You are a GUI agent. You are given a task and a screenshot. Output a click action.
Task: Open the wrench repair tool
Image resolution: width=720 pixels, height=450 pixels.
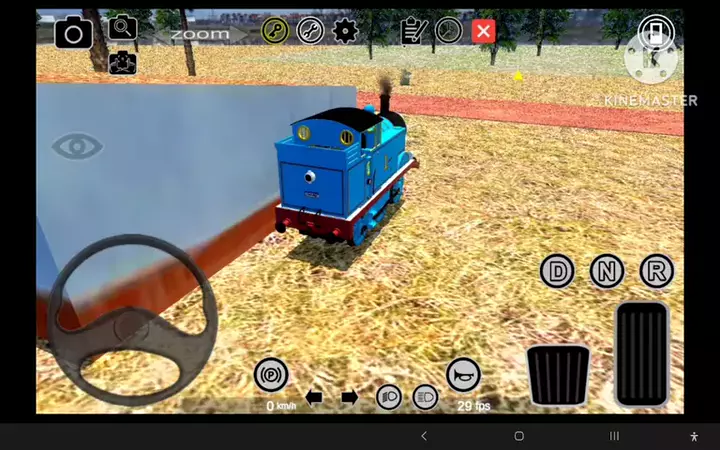pyautogui.click(x=310, y=31)
